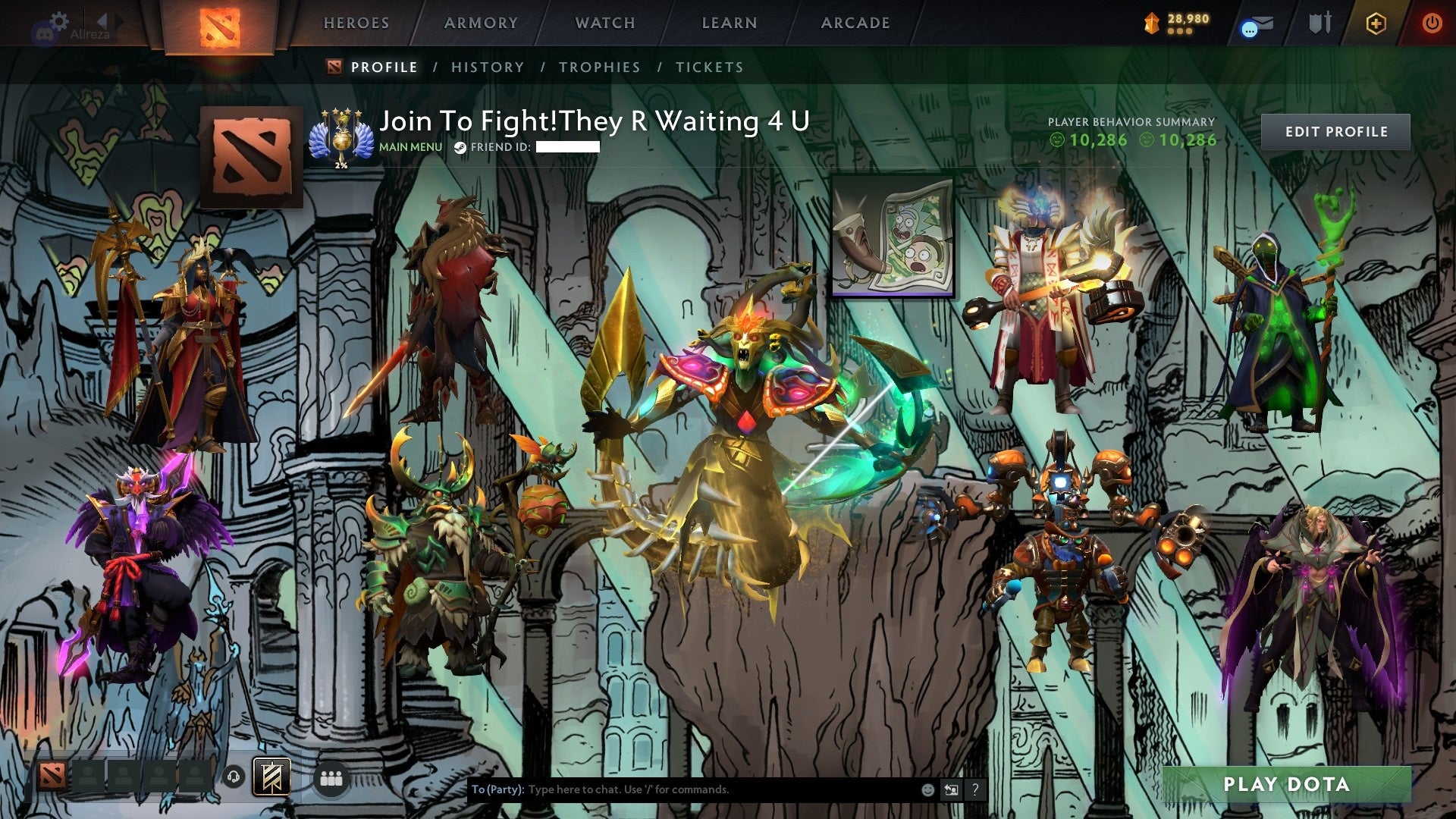
Task: Click the EDIT PROFILE button
Action: (1337, 130)
